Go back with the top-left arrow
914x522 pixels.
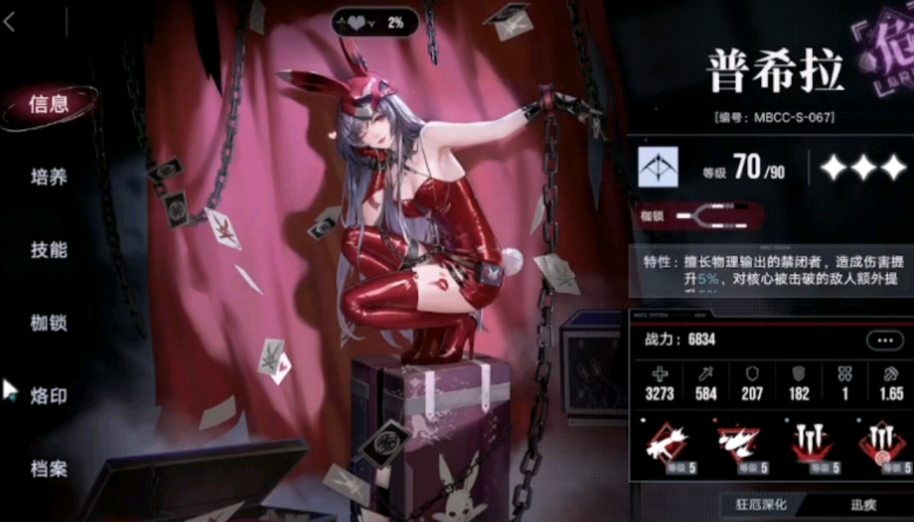pyautogui.click(x=10, y=23)
